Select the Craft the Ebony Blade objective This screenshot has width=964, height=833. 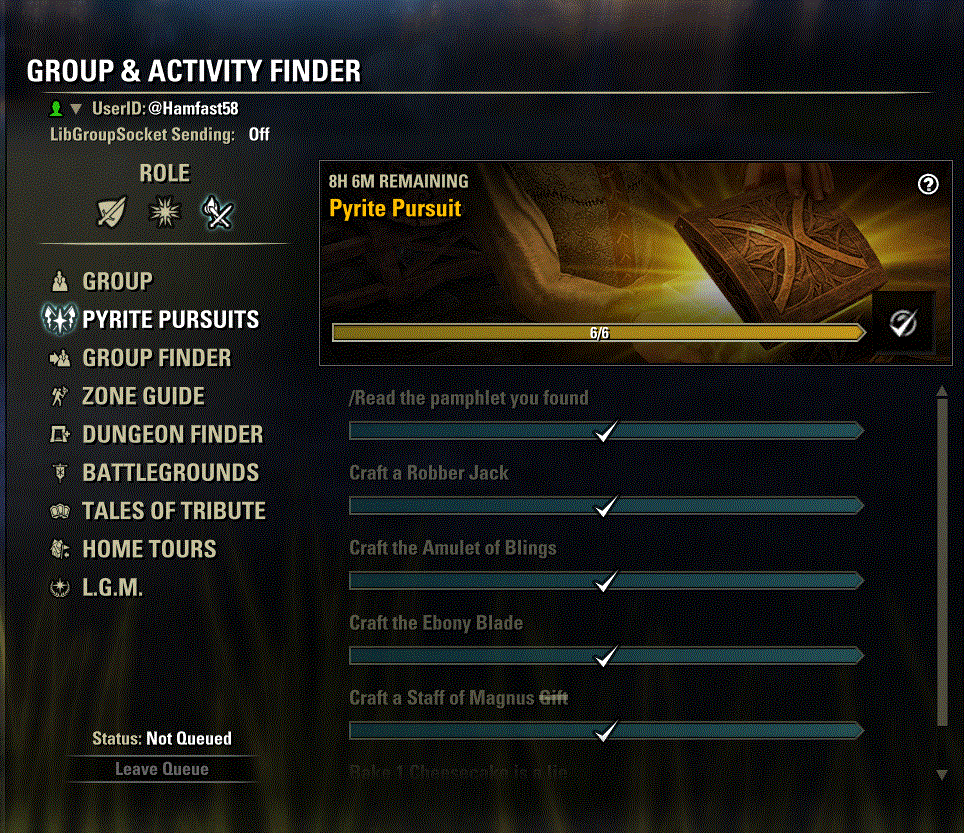pos(436,623)
